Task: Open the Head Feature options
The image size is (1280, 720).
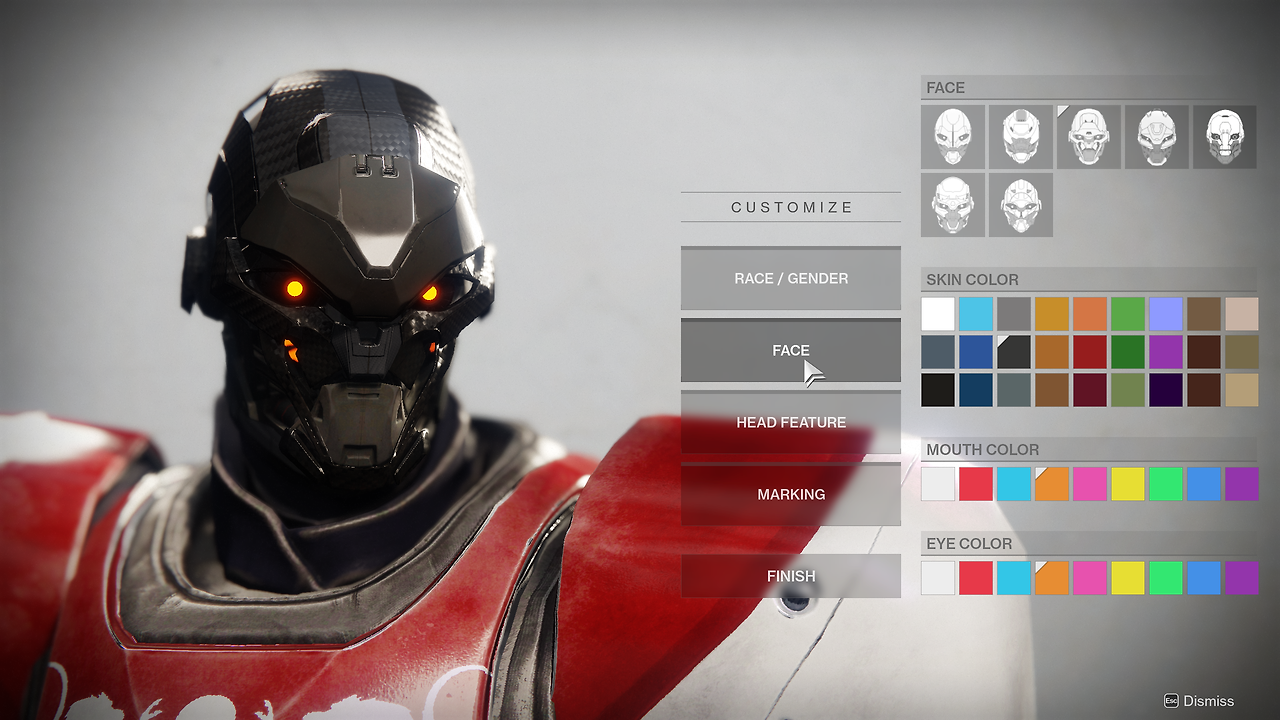Action: [x=790, y=422]
